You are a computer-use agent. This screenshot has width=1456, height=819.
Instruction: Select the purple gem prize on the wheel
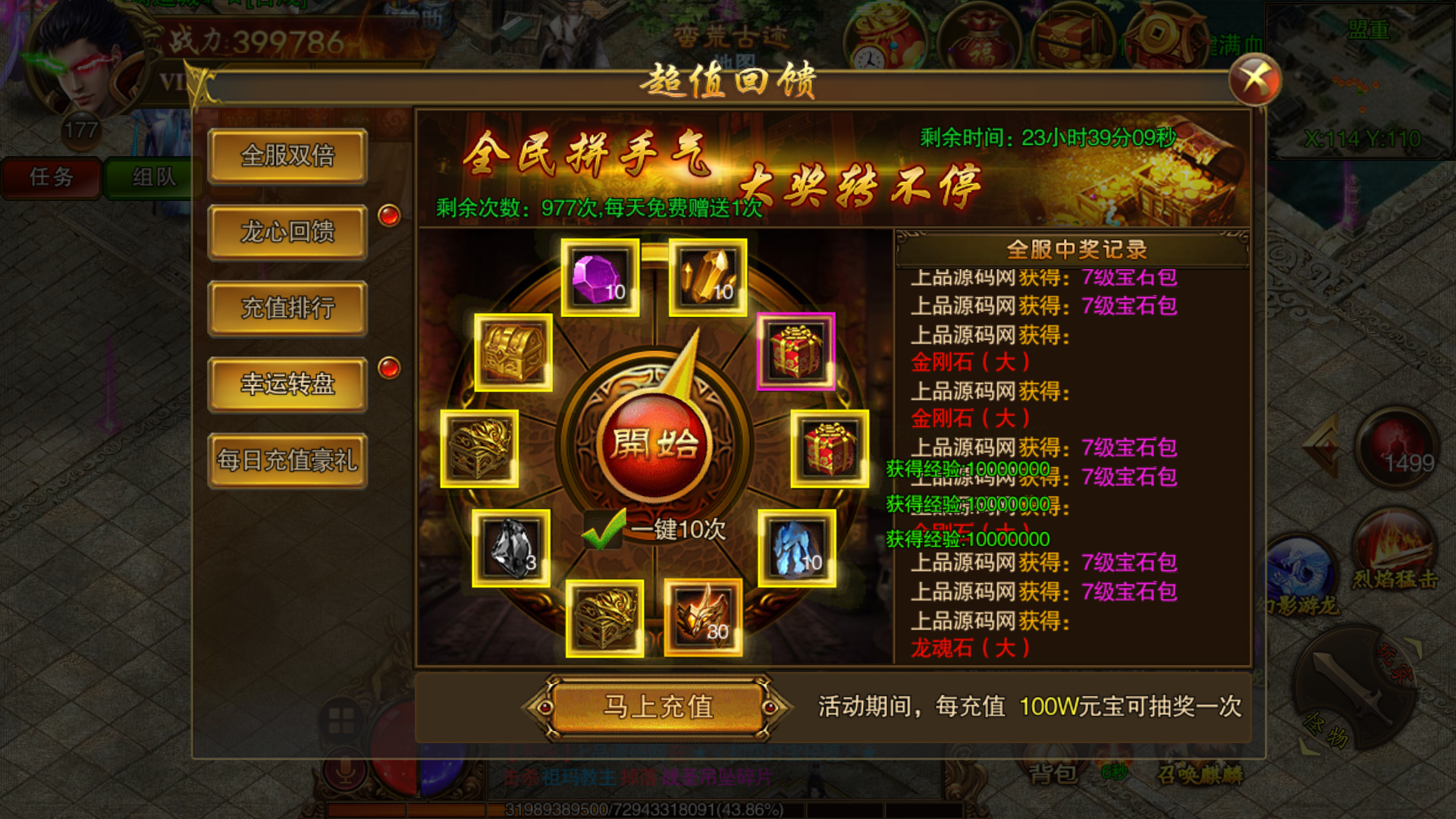click(598, 276)
